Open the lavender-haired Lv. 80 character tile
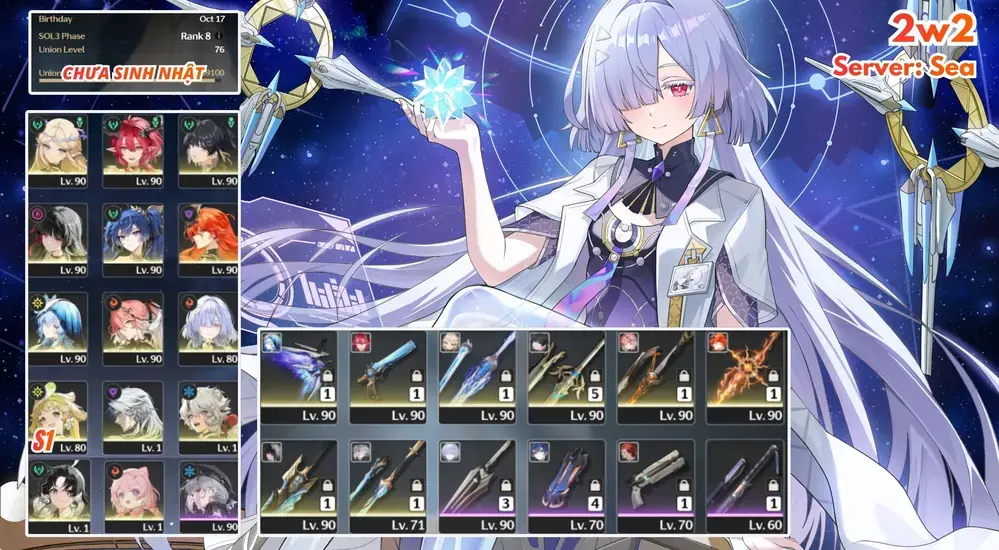The width and height of the screenshot is (999, 550). click(x=207, y=323)
